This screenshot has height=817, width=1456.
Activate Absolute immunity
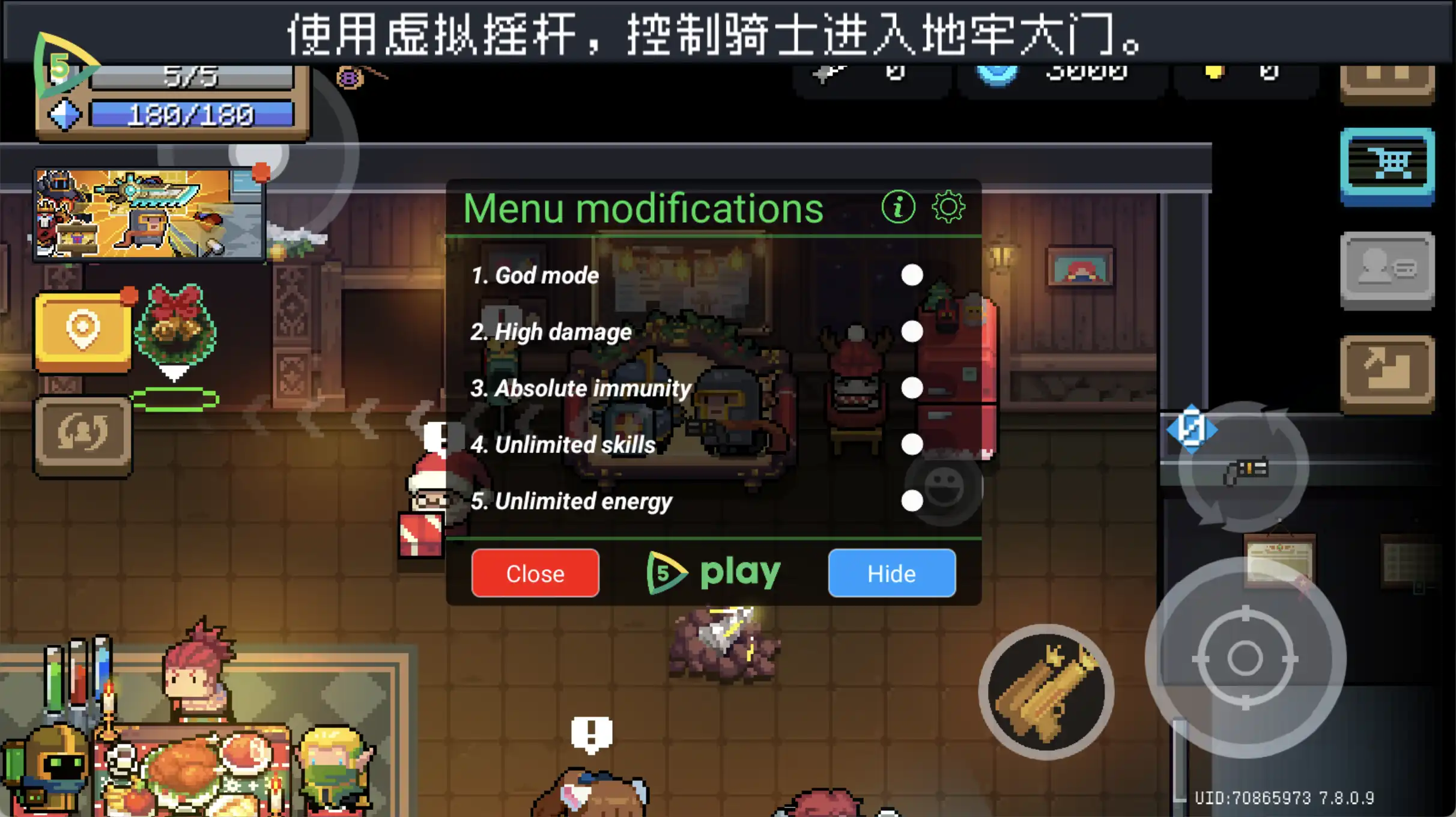[912, 387]
